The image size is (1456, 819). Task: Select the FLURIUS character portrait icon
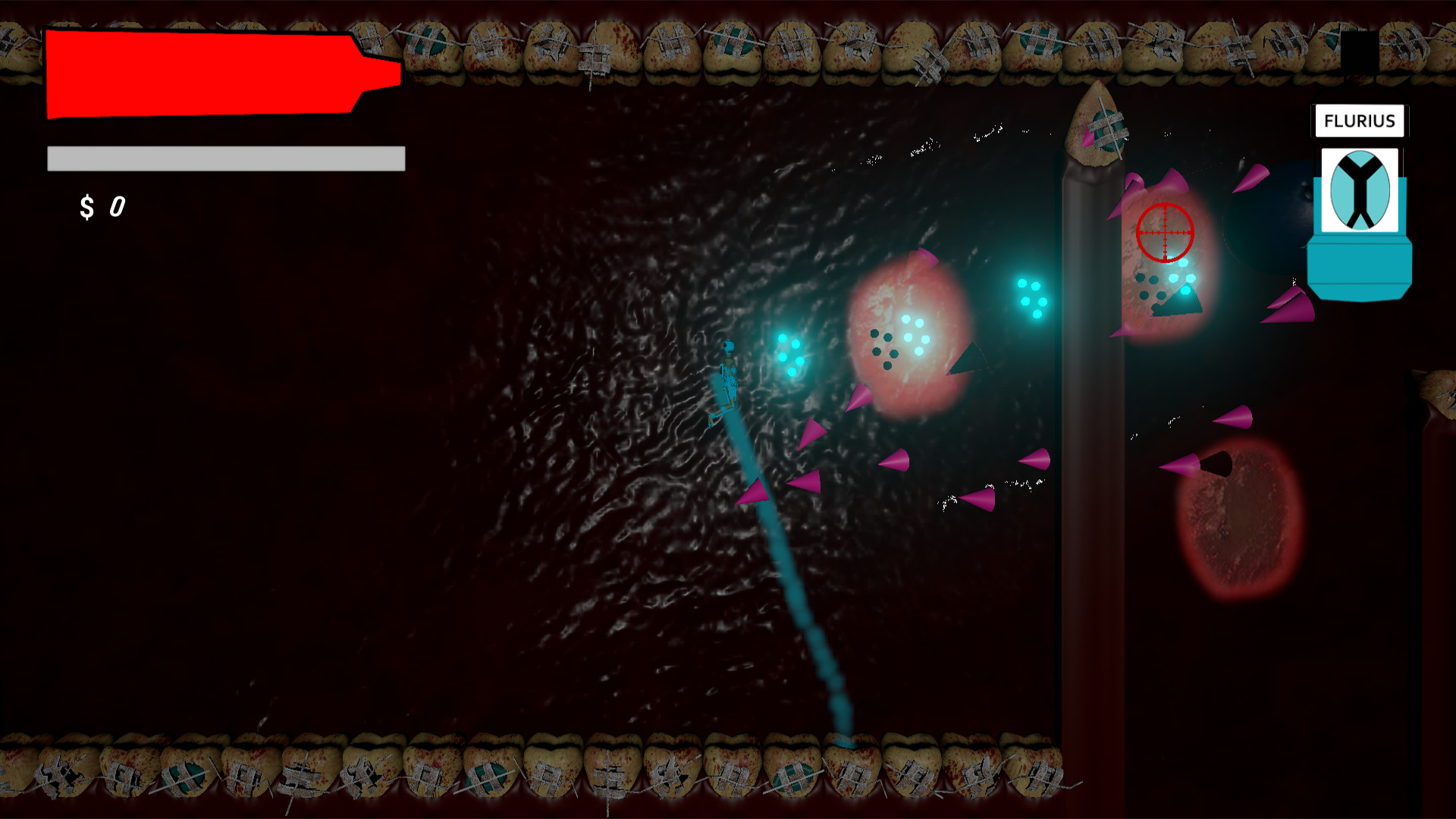pos(1359,190)
